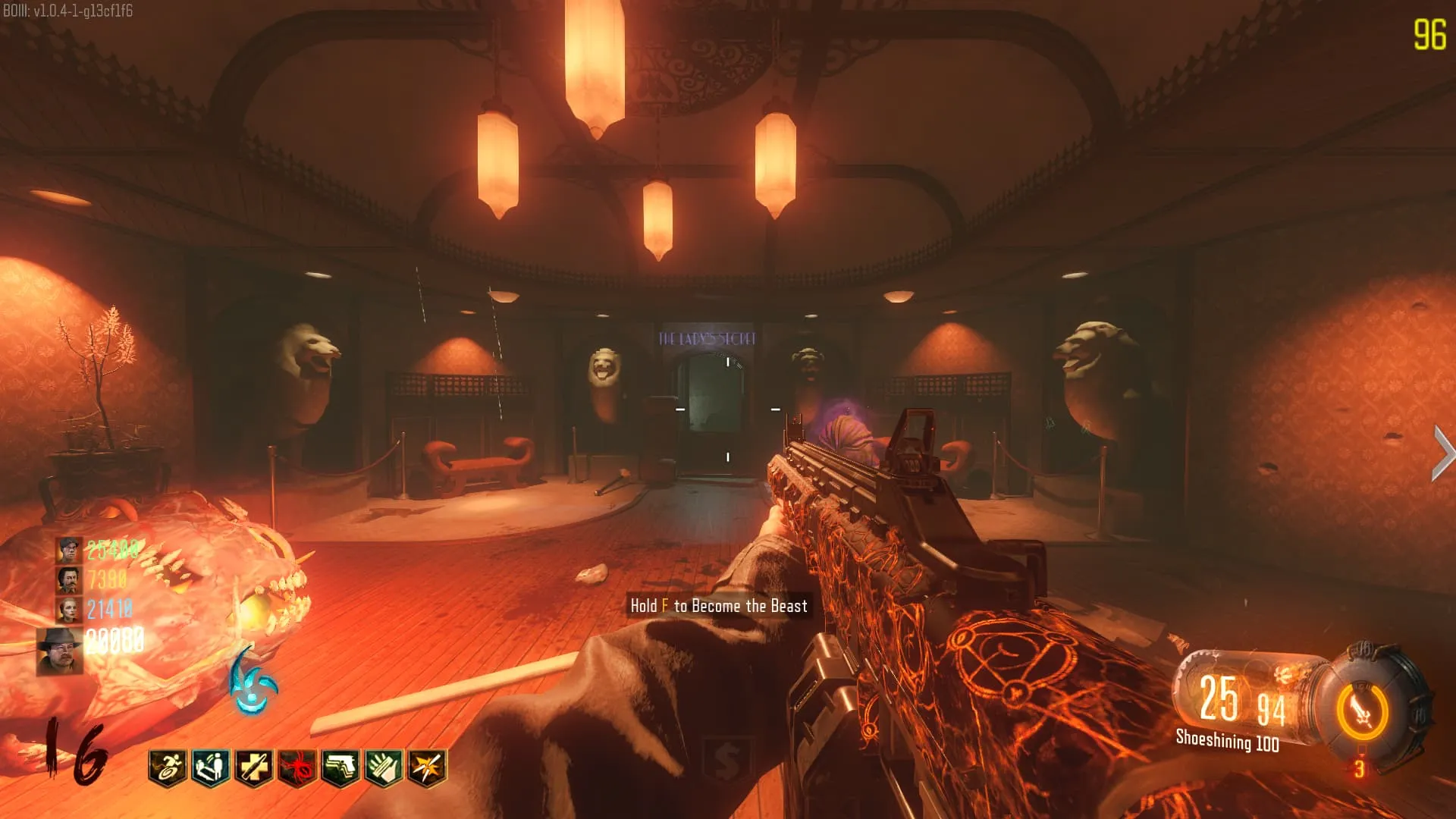Click the blue swirl GobbleGum icon
The height and width of the screenshot is (819, 1456).
pyautogui.click(x=253, y=682)
